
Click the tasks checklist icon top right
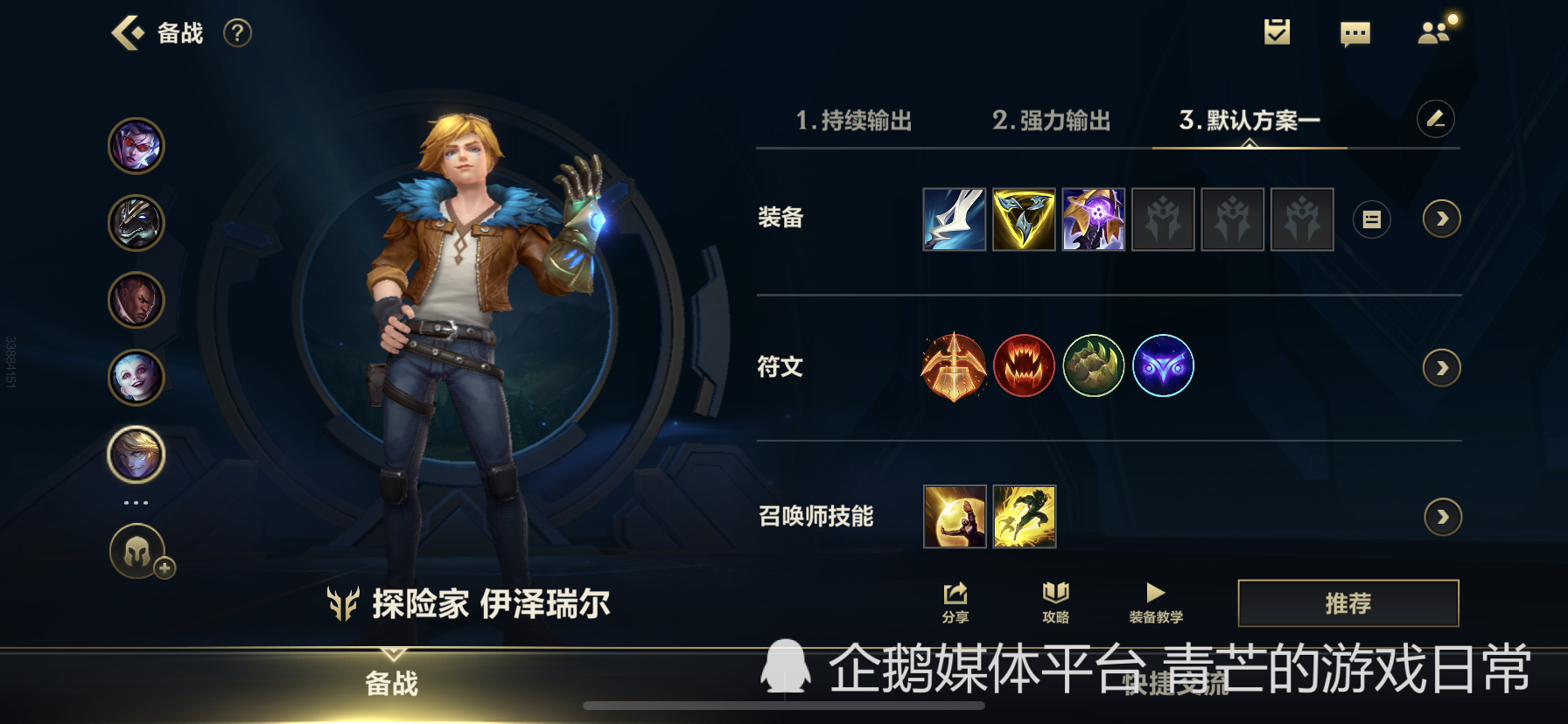point(1276,32)
